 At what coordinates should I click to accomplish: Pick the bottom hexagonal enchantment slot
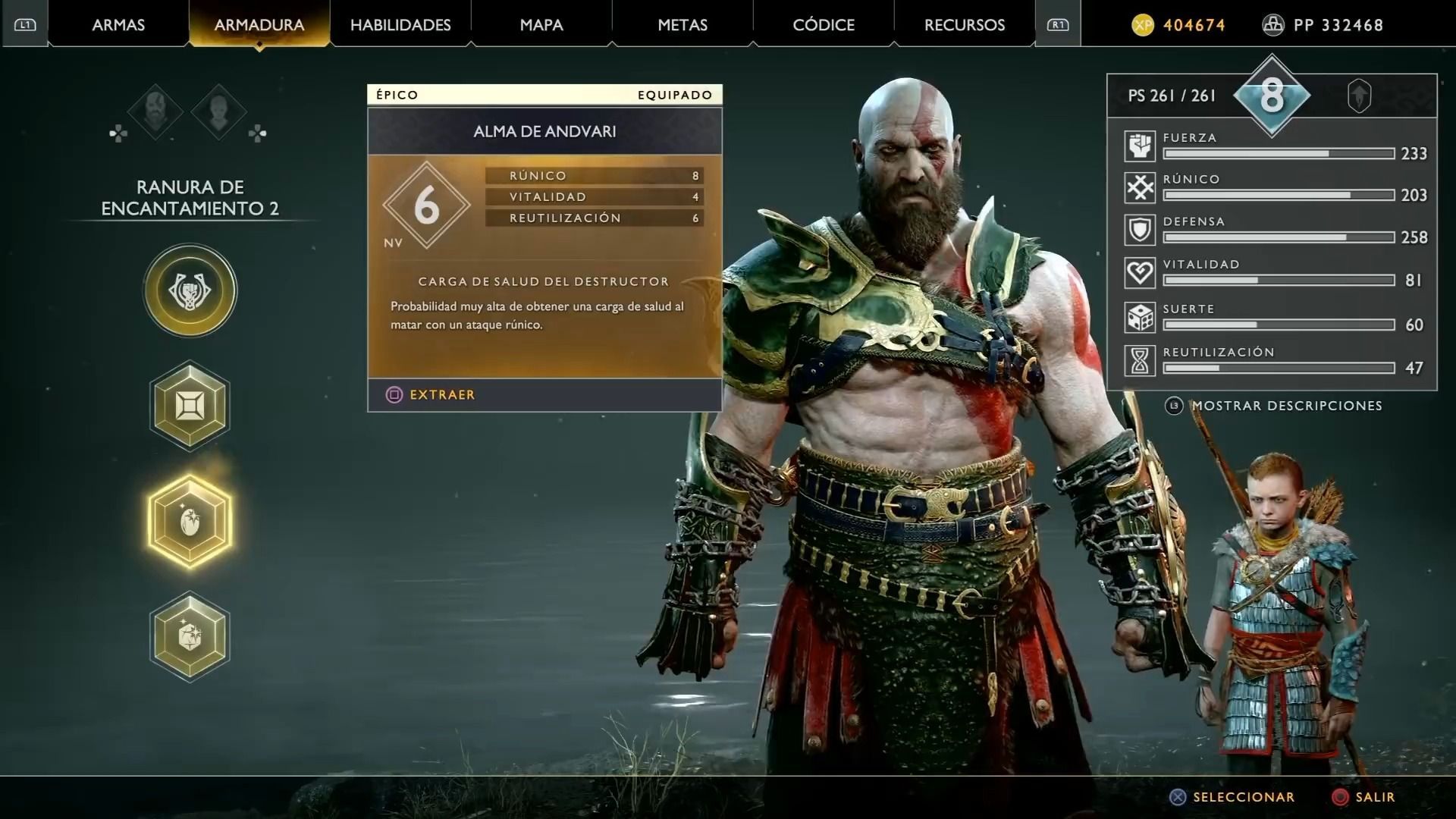click(x=190, y=637)
